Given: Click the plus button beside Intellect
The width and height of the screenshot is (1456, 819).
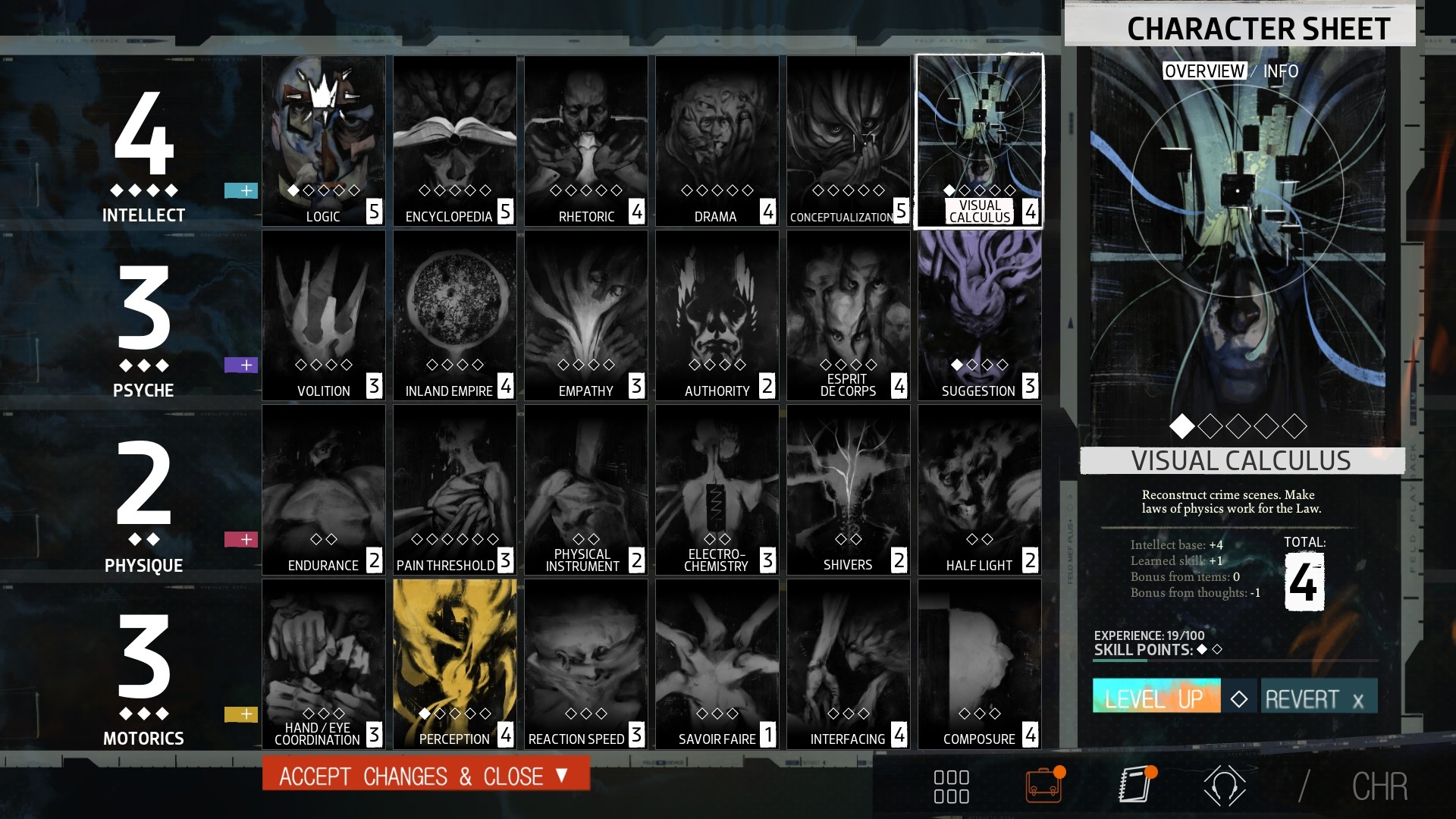Looking at the screenshot, I should click(x=241, y=191).
